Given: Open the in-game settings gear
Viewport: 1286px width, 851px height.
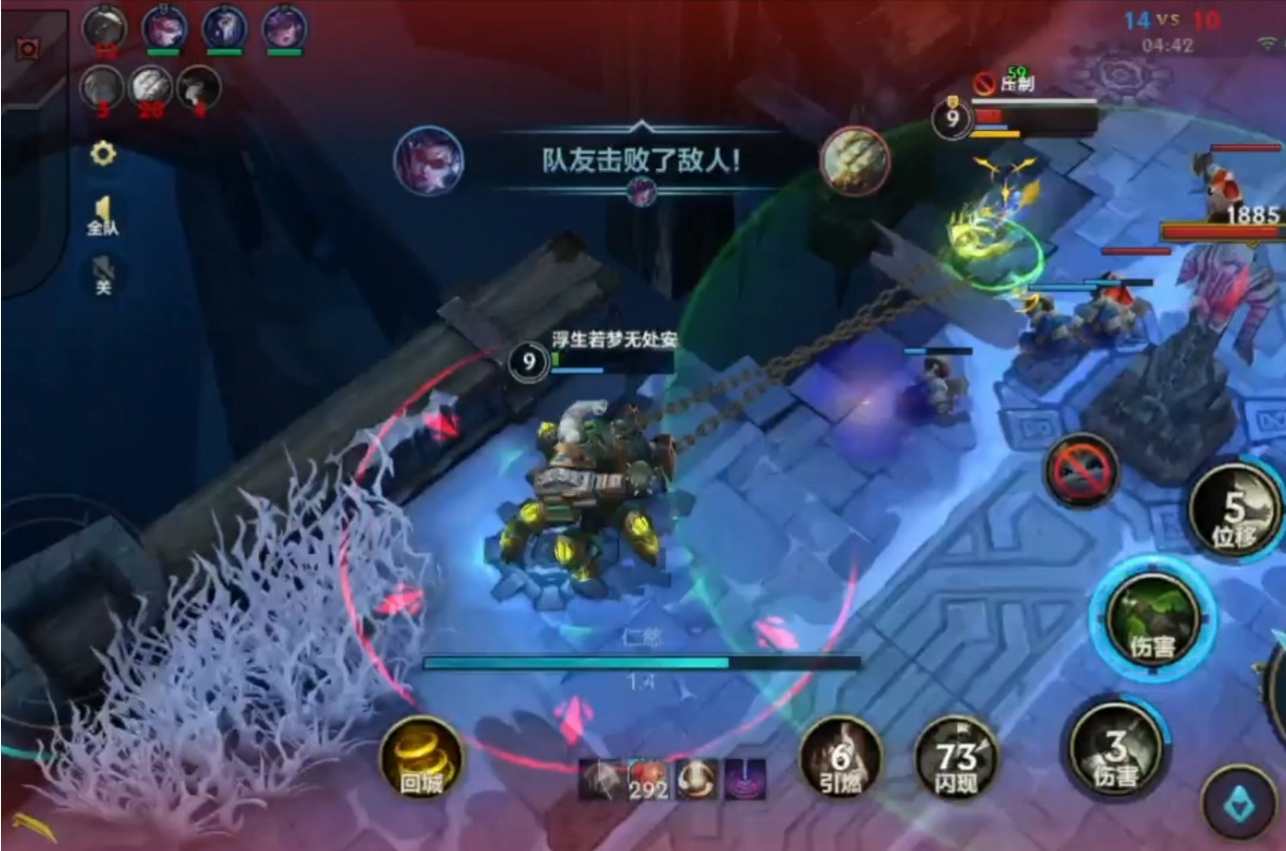Looking at the screenshot, I should coord(102,154).
